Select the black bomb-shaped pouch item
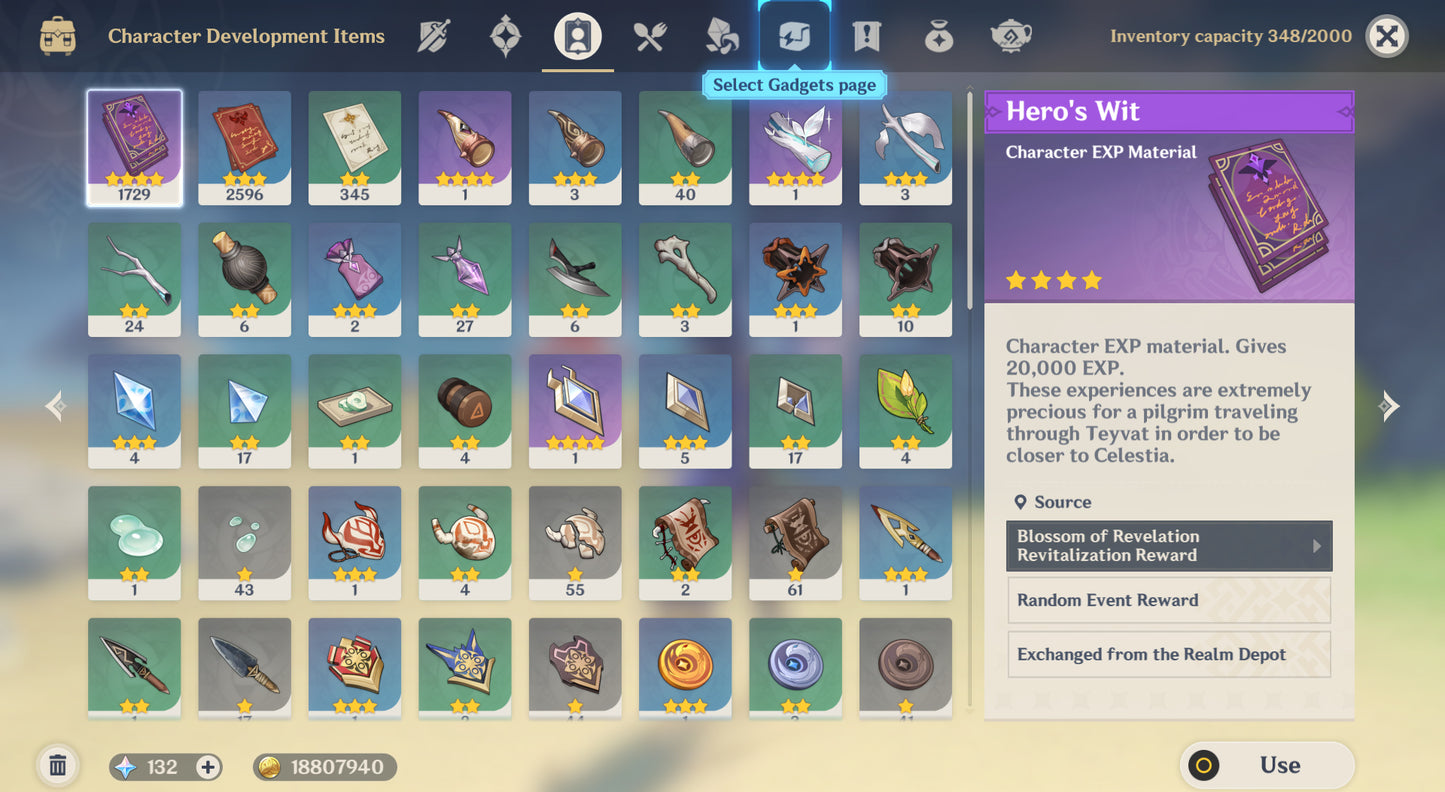 (244, 278)
